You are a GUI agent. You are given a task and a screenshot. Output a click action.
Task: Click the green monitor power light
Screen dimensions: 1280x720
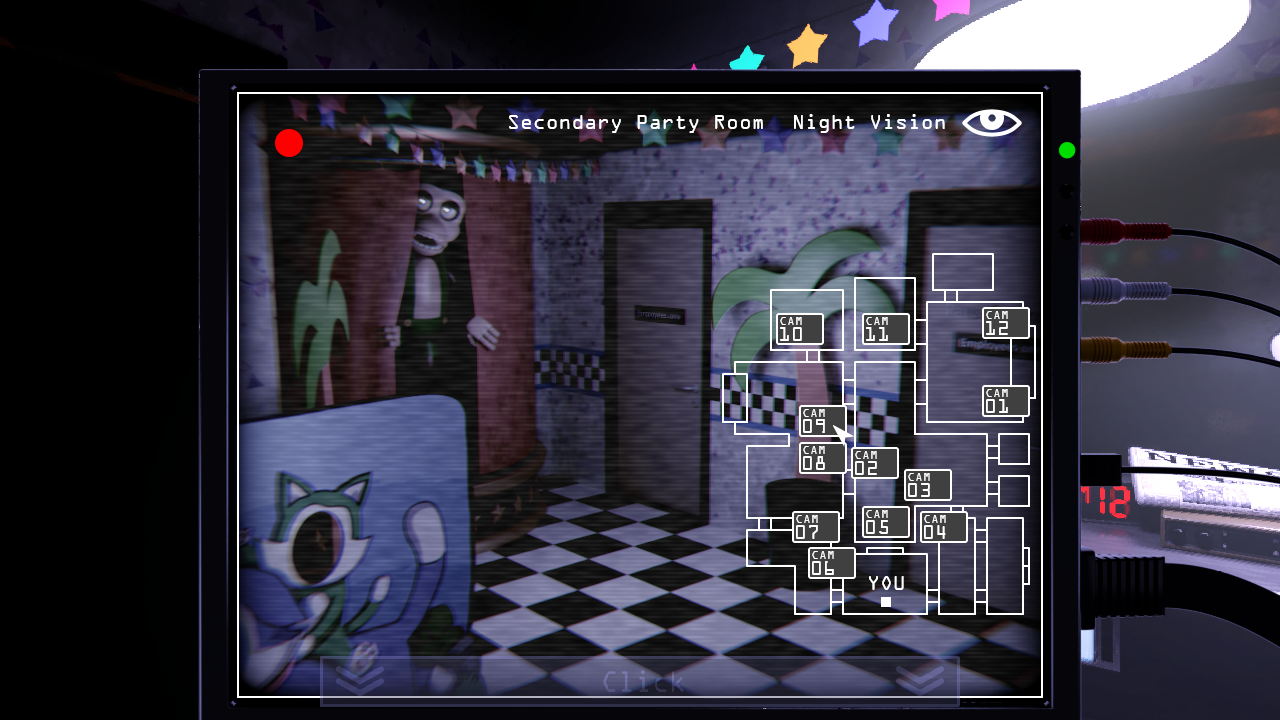[1065, 151]
